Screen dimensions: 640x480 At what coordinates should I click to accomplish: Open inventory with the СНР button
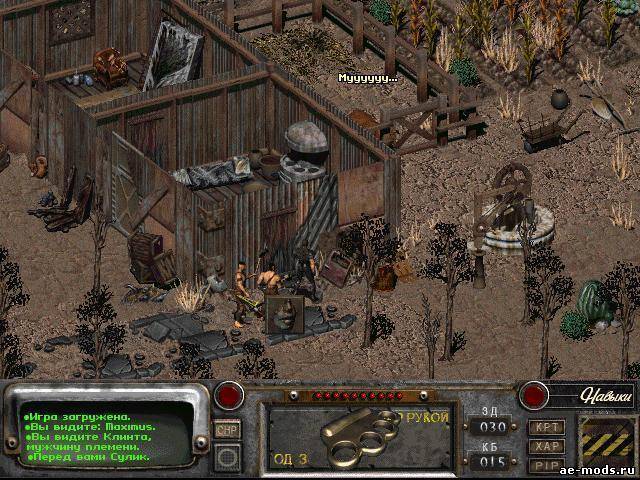tap(227, 429)
